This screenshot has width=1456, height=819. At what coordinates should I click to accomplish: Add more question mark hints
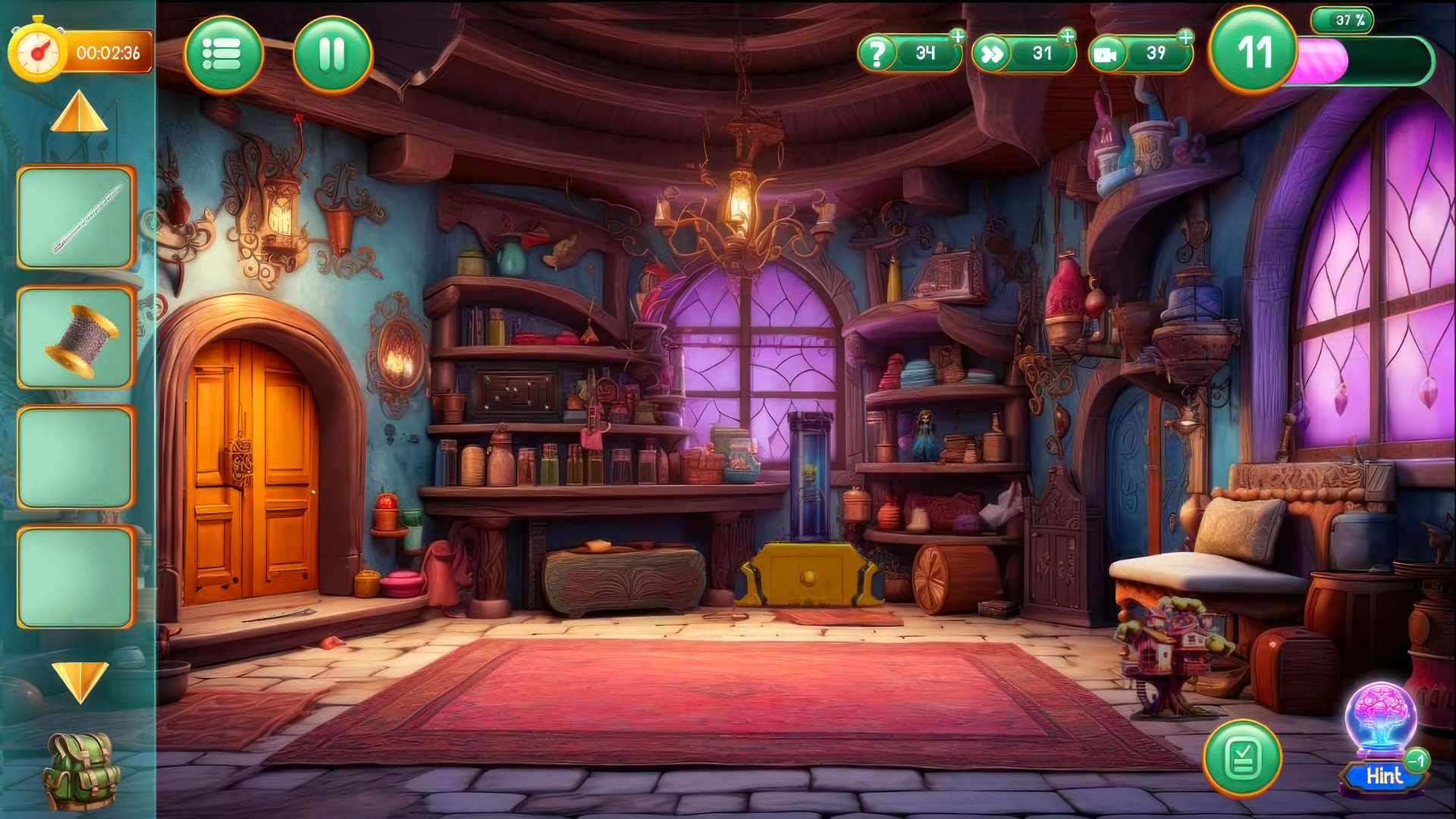pyautogui.click(x=958, y=36)
